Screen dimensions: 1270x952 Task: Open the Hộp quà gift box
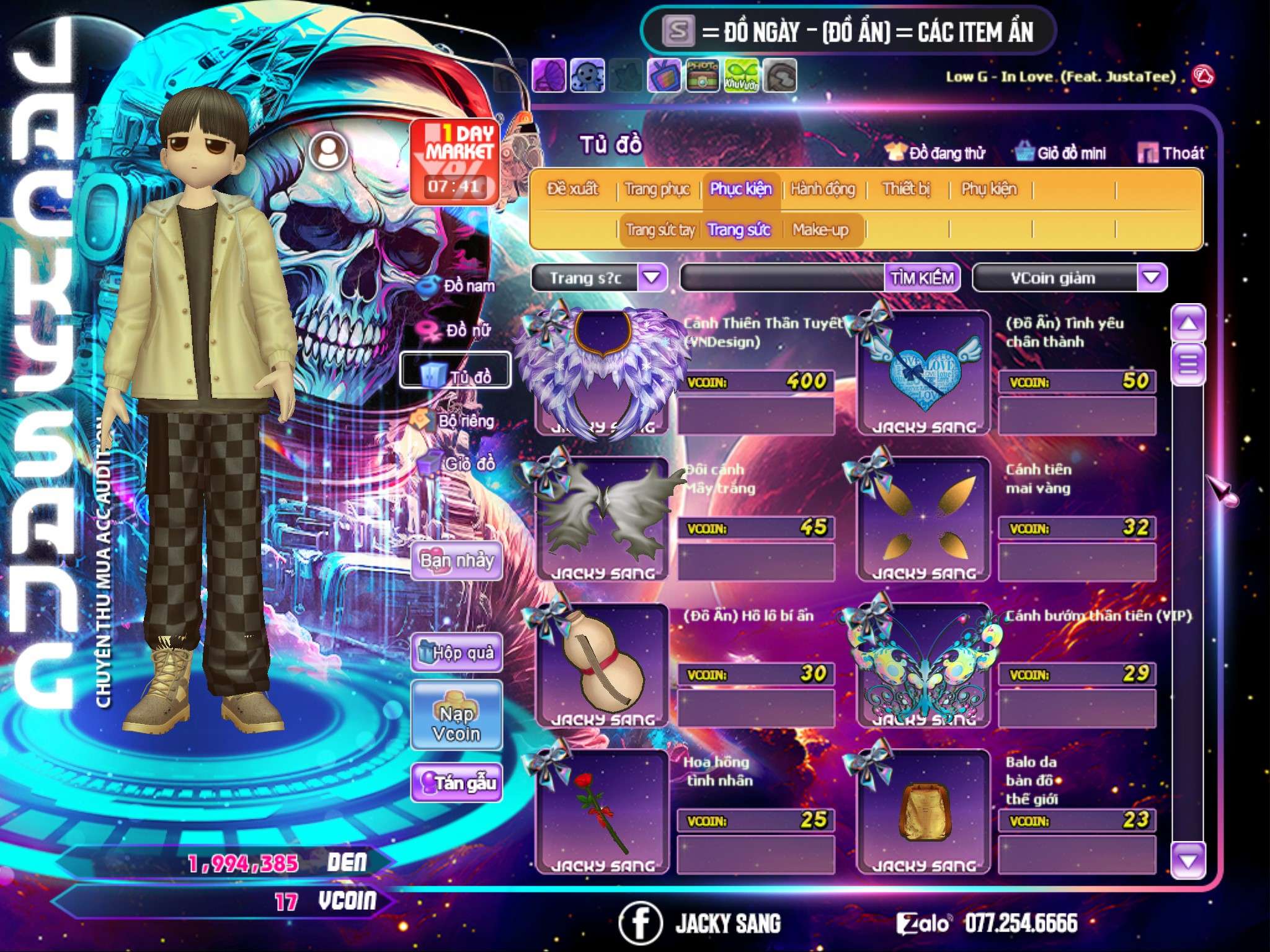(456, 652)
